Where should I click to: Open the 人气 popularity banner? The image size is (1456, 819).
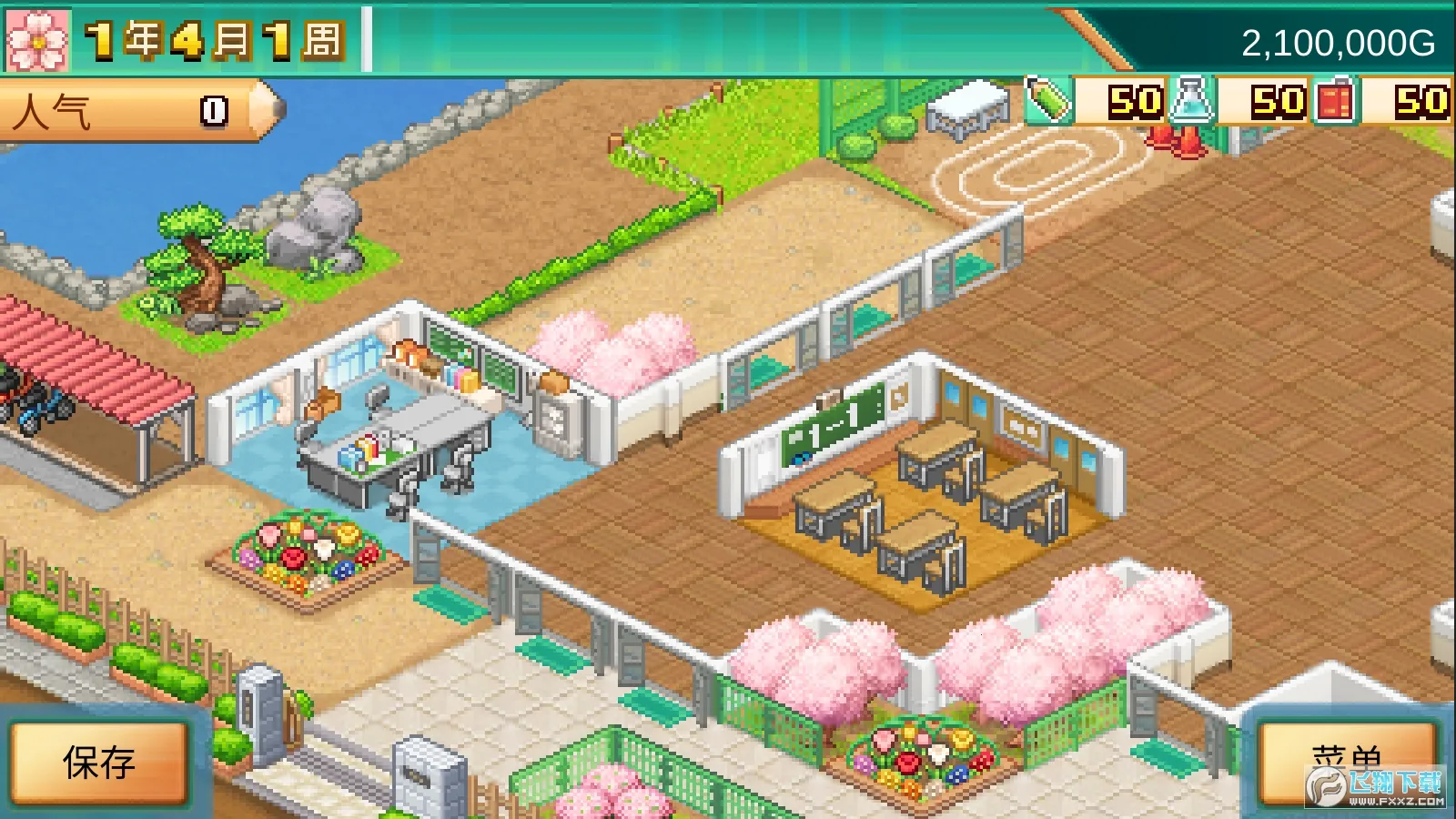tap(136, 111)
